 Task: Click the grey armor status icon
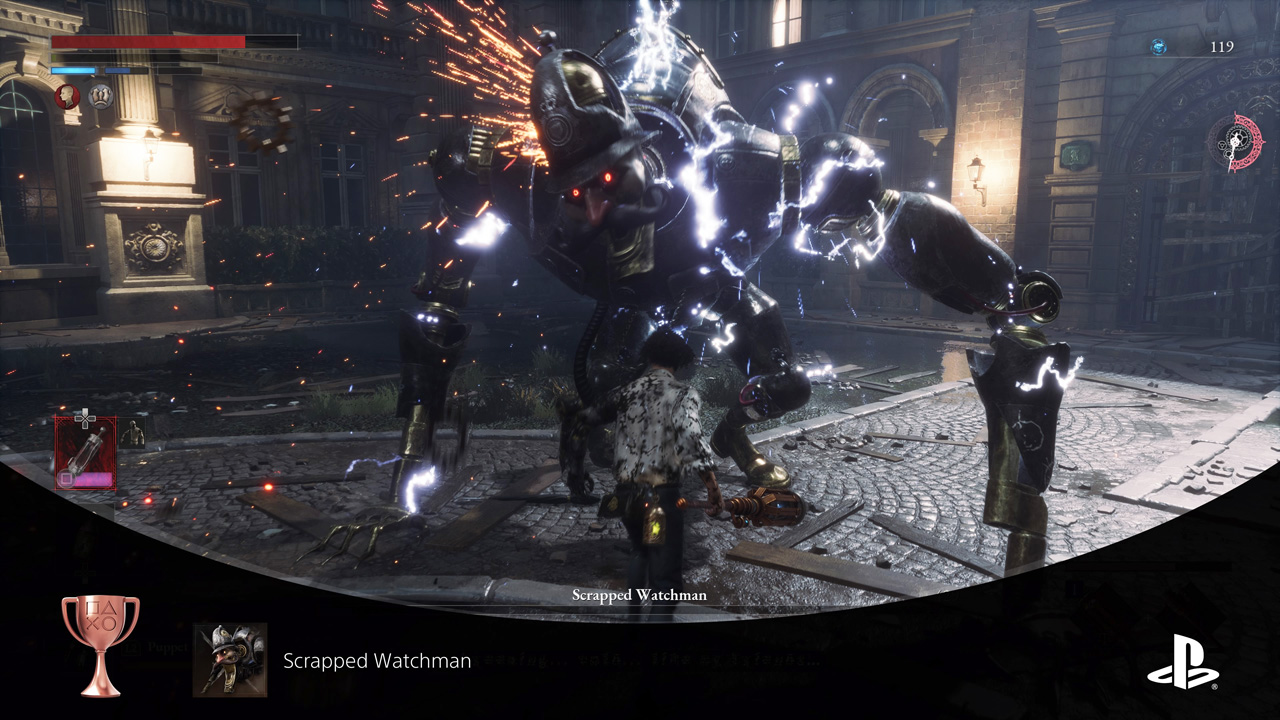coord(100,96)
